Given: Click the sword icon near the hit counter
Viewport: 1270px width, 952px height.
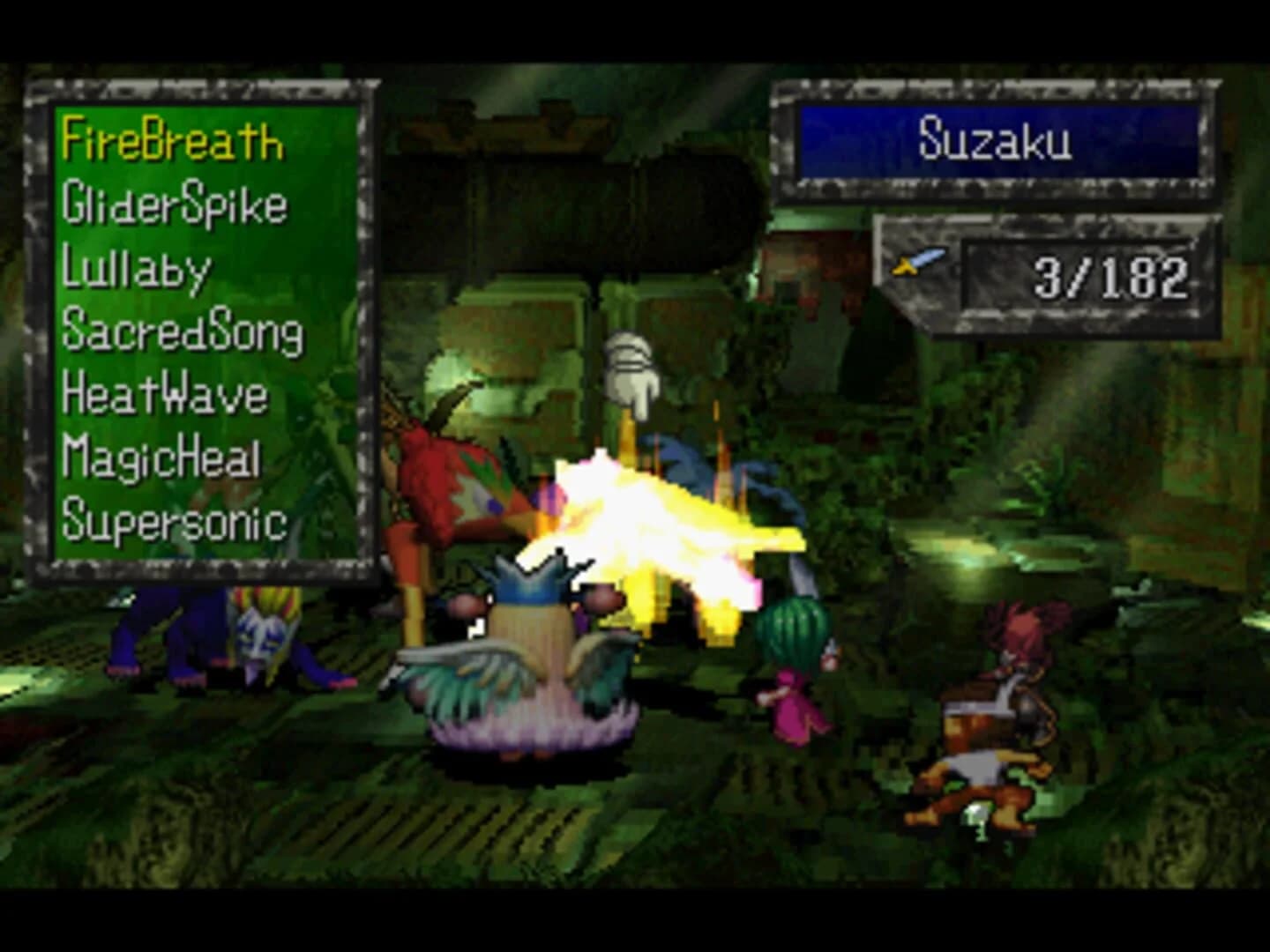Looking at the screenshot, I should (915, 262).
